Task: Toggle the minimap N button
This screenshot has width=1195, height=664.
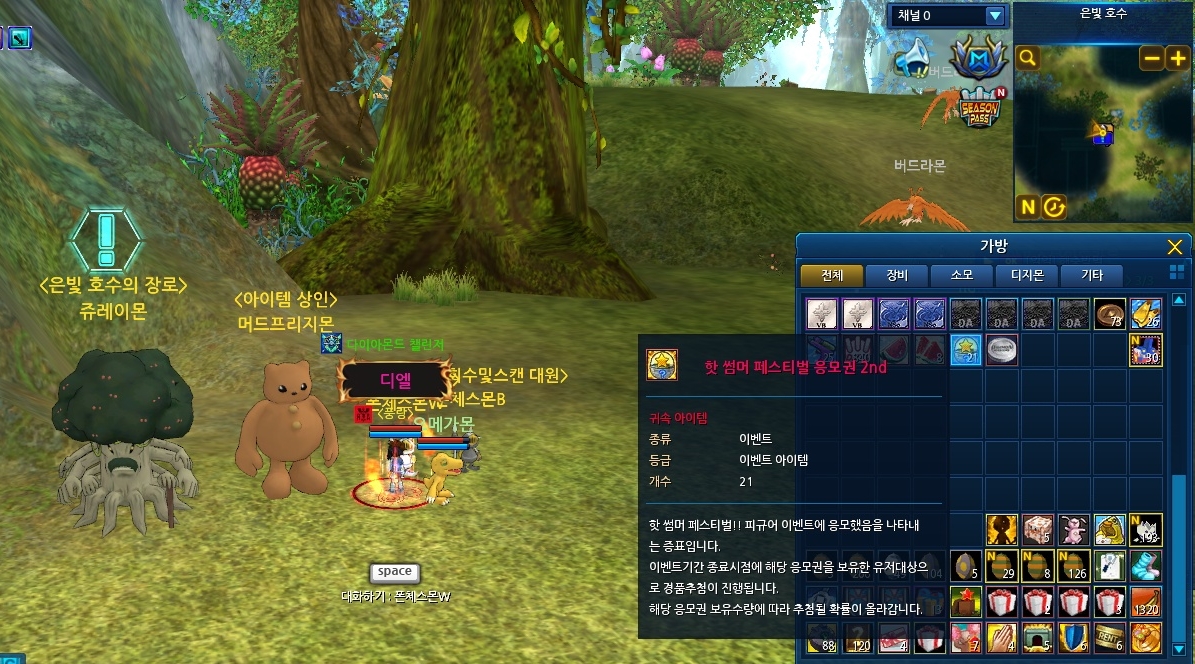Action: tap(1027, 207)
